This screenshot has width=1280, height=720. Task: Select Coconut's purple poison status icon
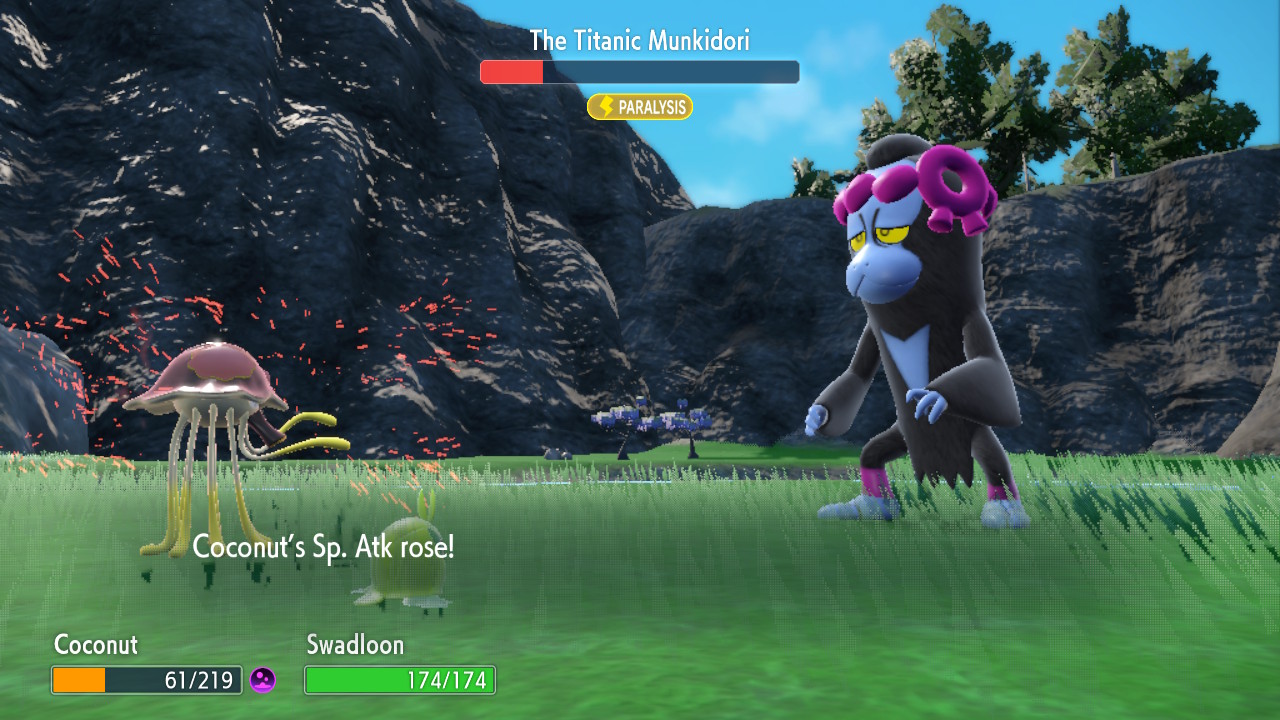tap(263, 680)
